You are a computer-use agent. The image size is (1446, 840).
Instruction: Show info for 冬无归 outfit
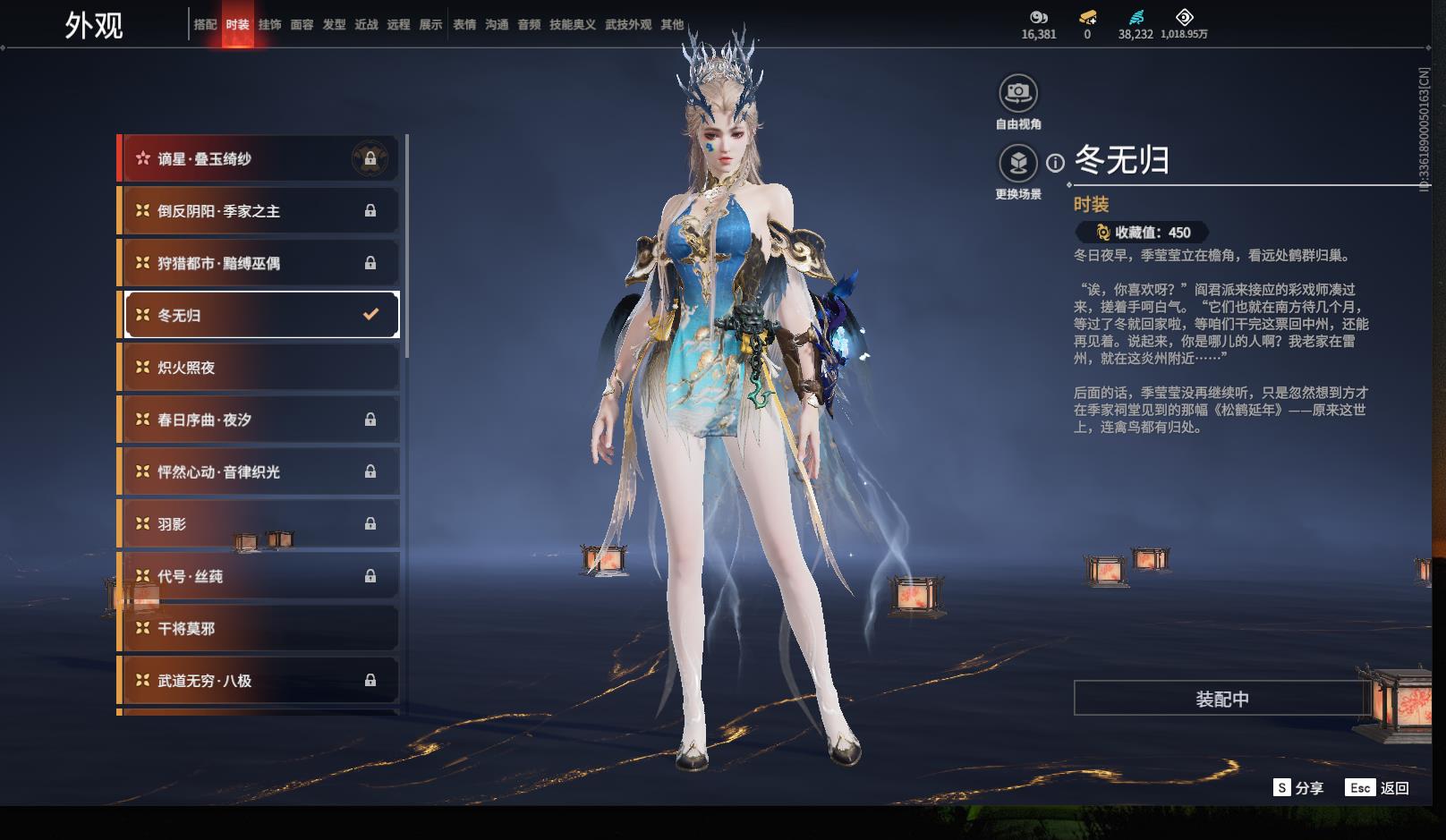coord(1056,163)
